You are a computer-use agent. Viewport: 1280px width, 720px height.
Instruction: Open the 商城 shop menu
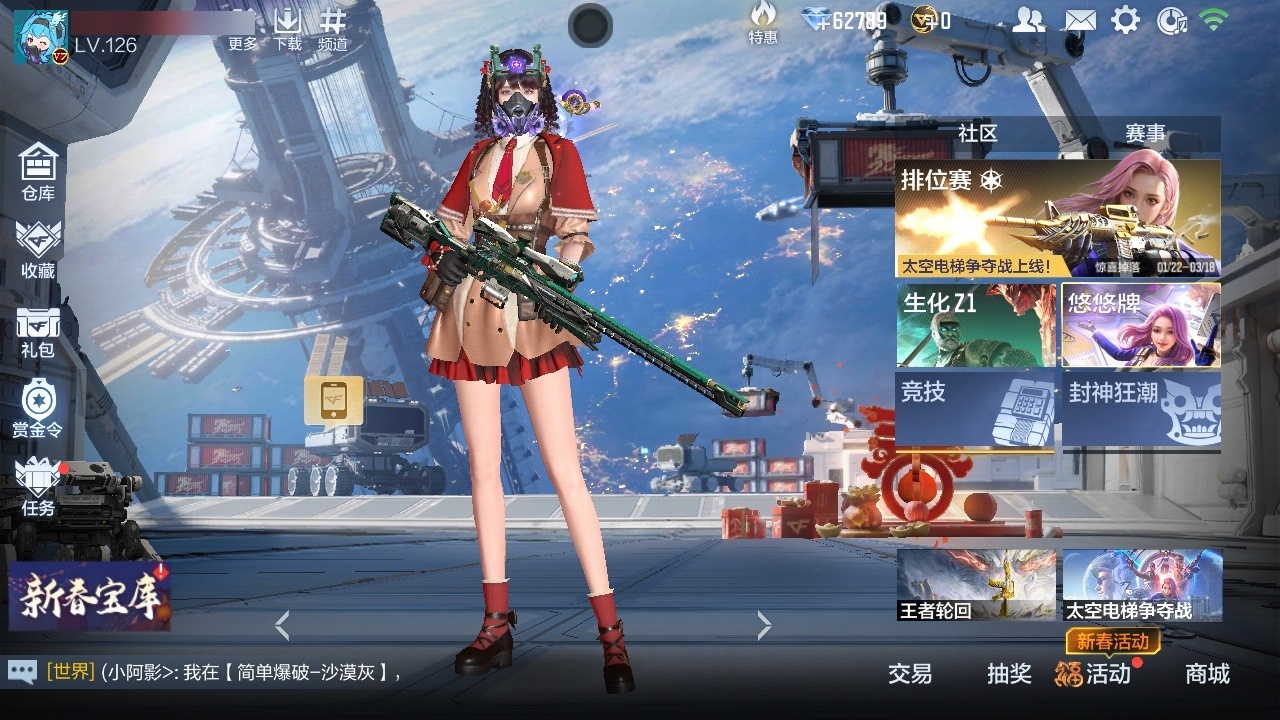(1207, 674)
